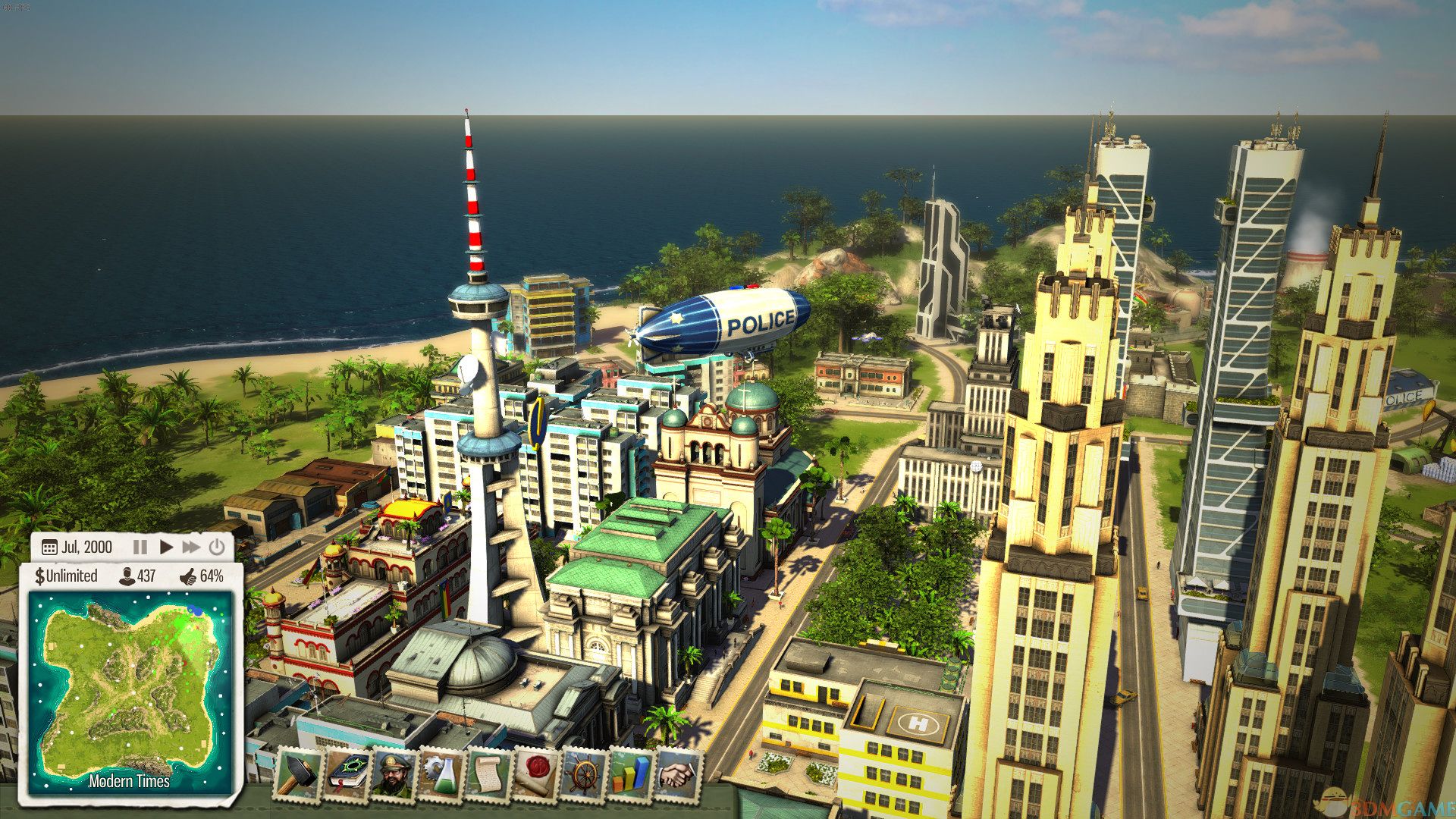Open the paper scroll stamp
This screenshot has width=1456, height=819.
click(489, 774)
